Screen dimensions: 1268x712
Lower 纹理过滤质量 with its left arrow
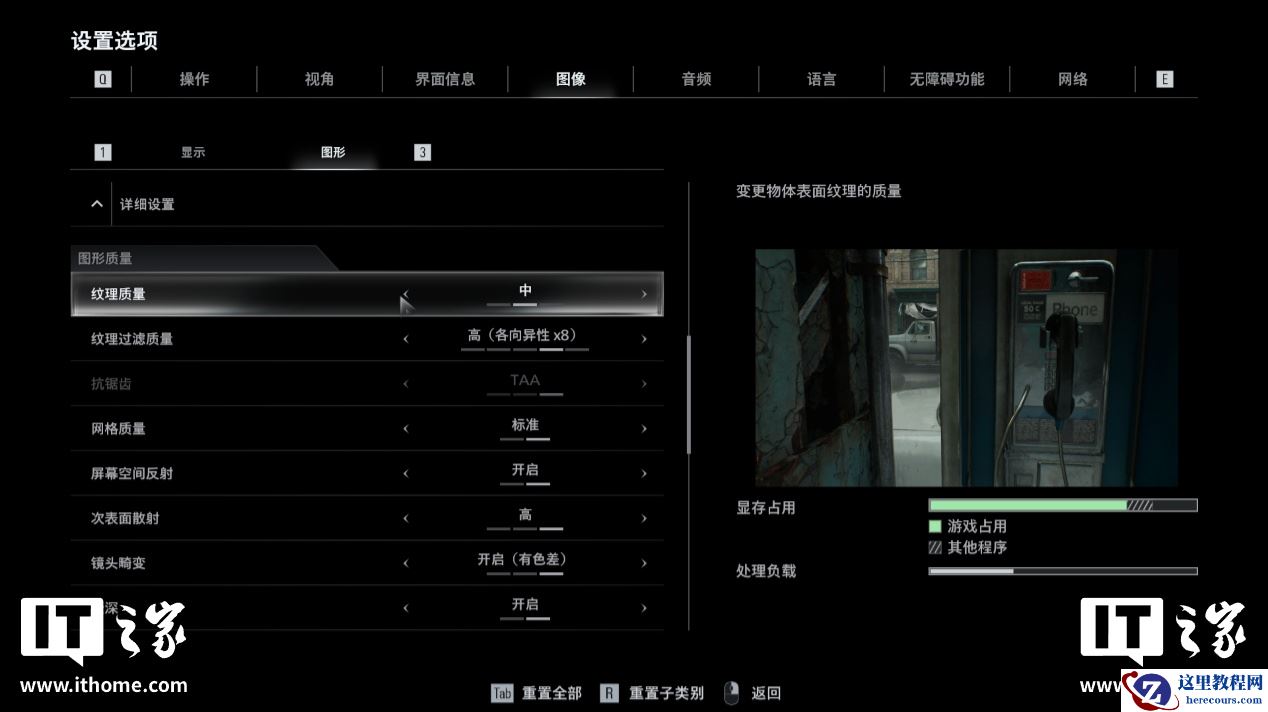tap(406, 339)
